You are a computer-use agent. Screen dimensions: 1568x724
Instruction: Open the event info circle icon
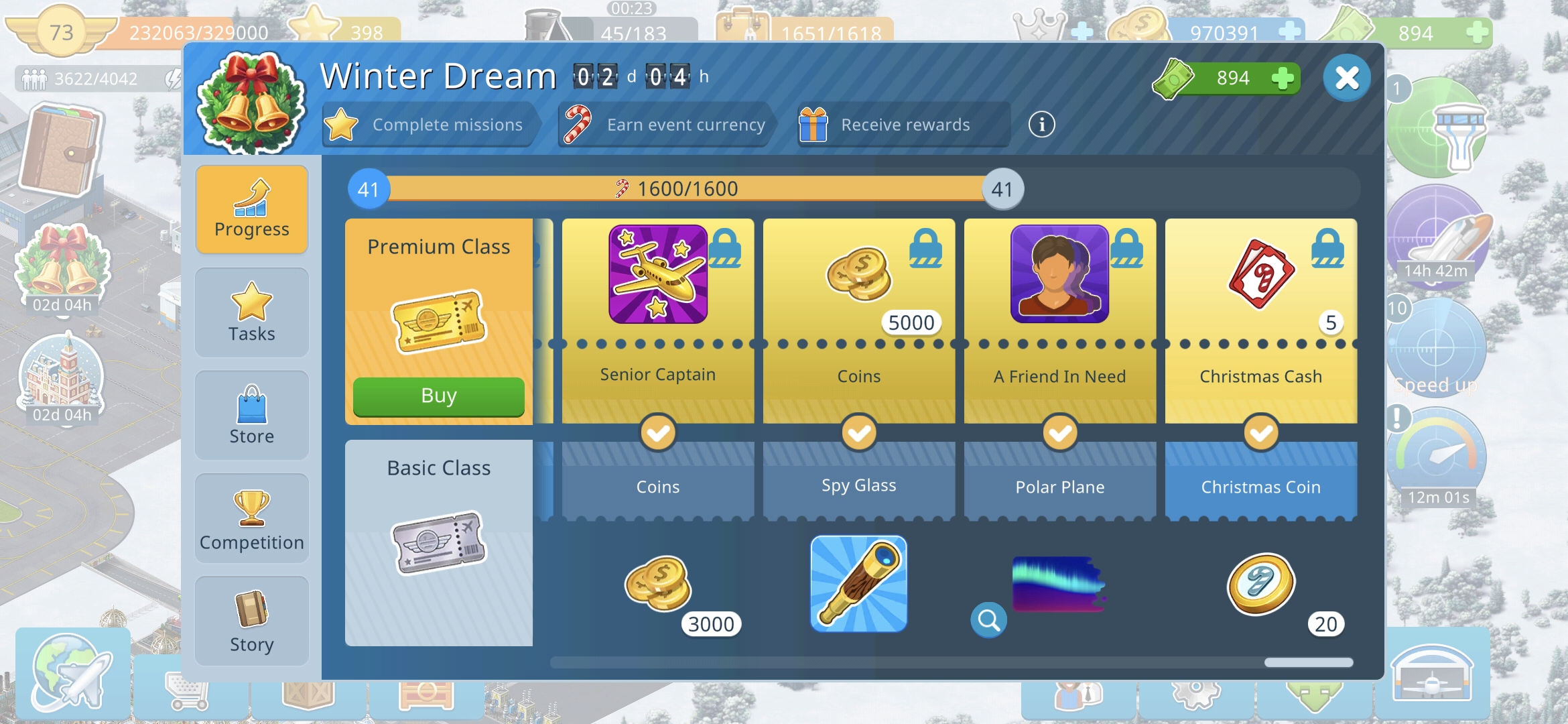click(x=1041, y=125)
